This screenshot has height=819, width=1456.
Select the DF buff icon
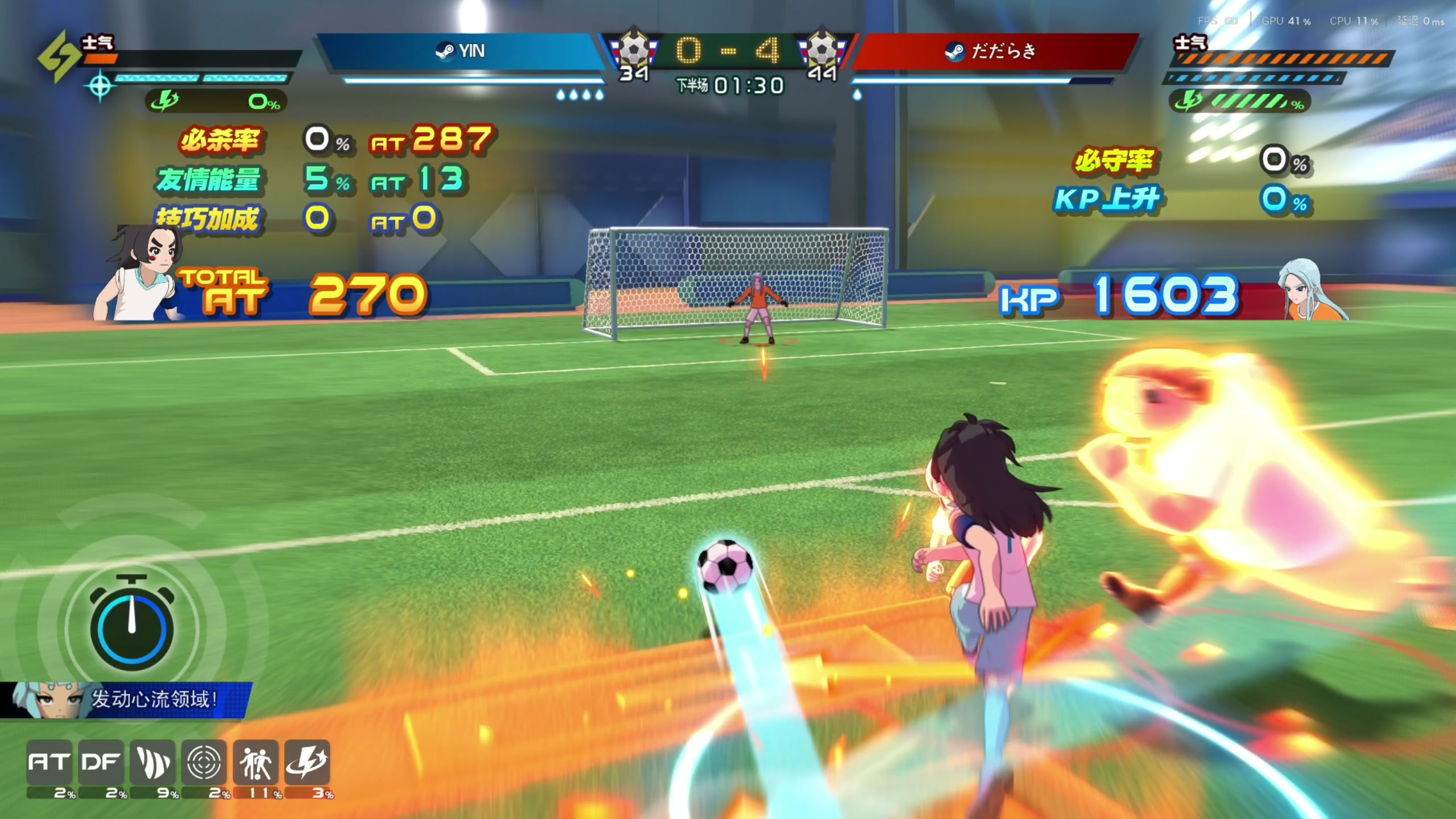pos(101,762)
